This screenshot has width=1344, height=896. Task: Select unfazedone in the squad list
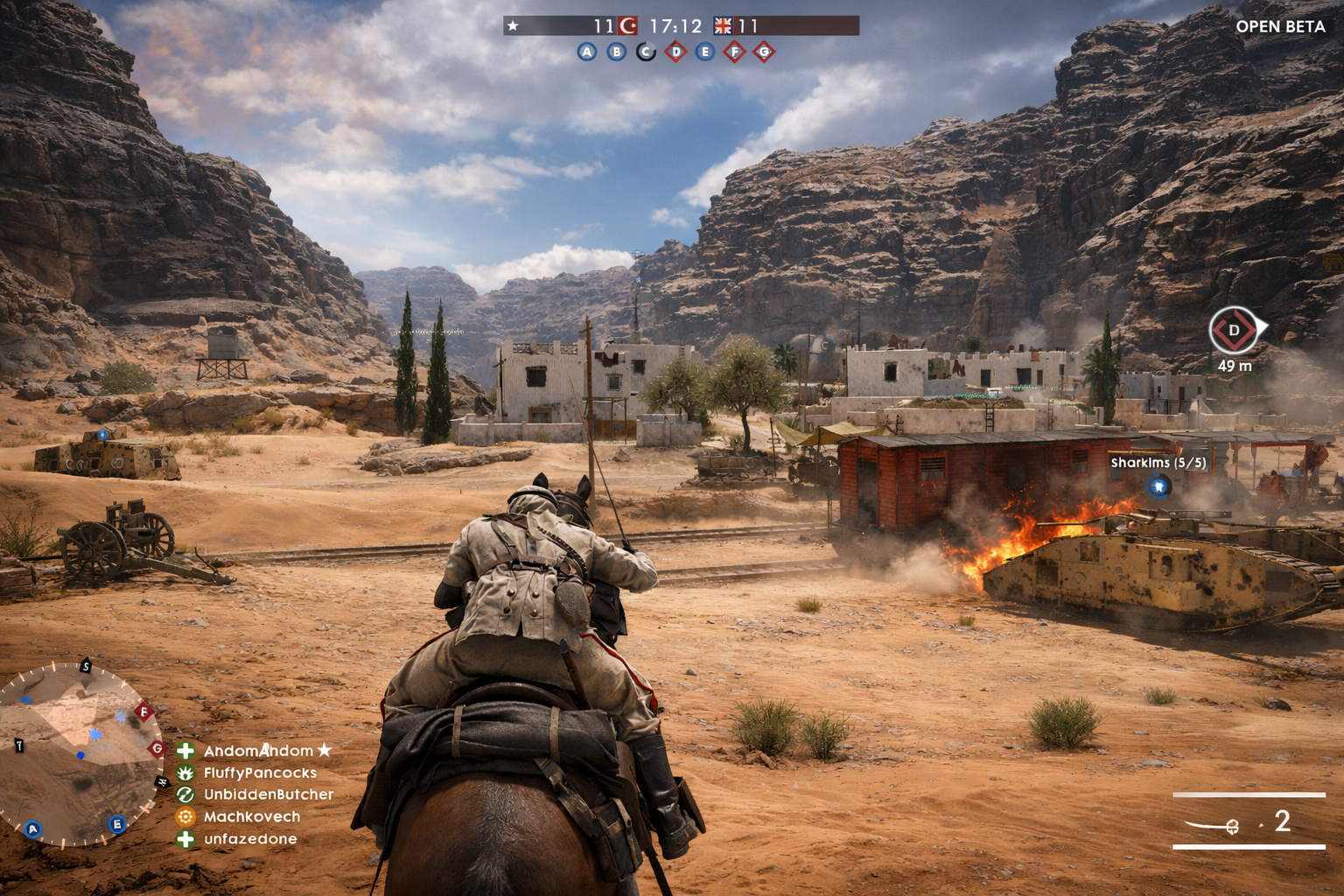click(250, 839)
